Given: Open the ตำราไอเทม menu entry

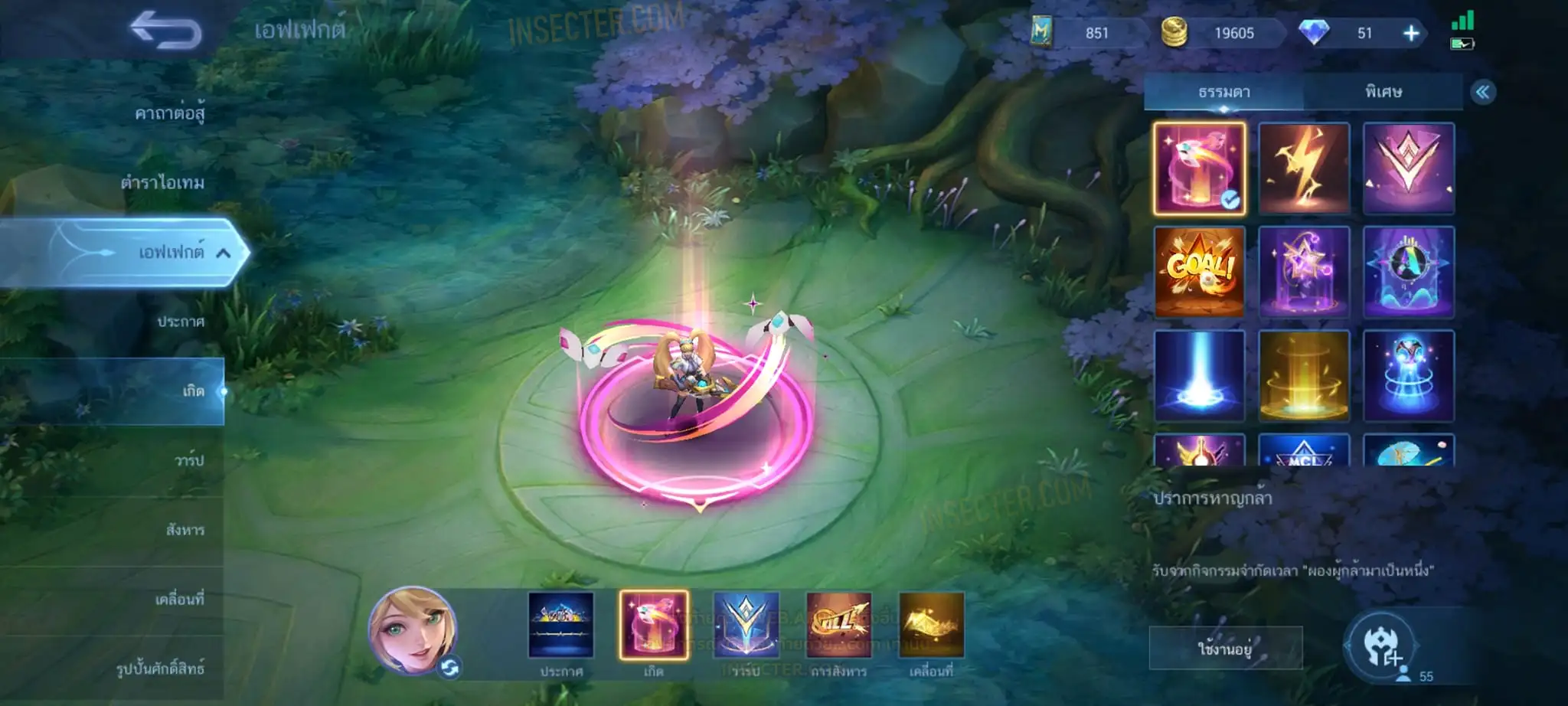Looking at the screenshot, I should pos(162,182).
